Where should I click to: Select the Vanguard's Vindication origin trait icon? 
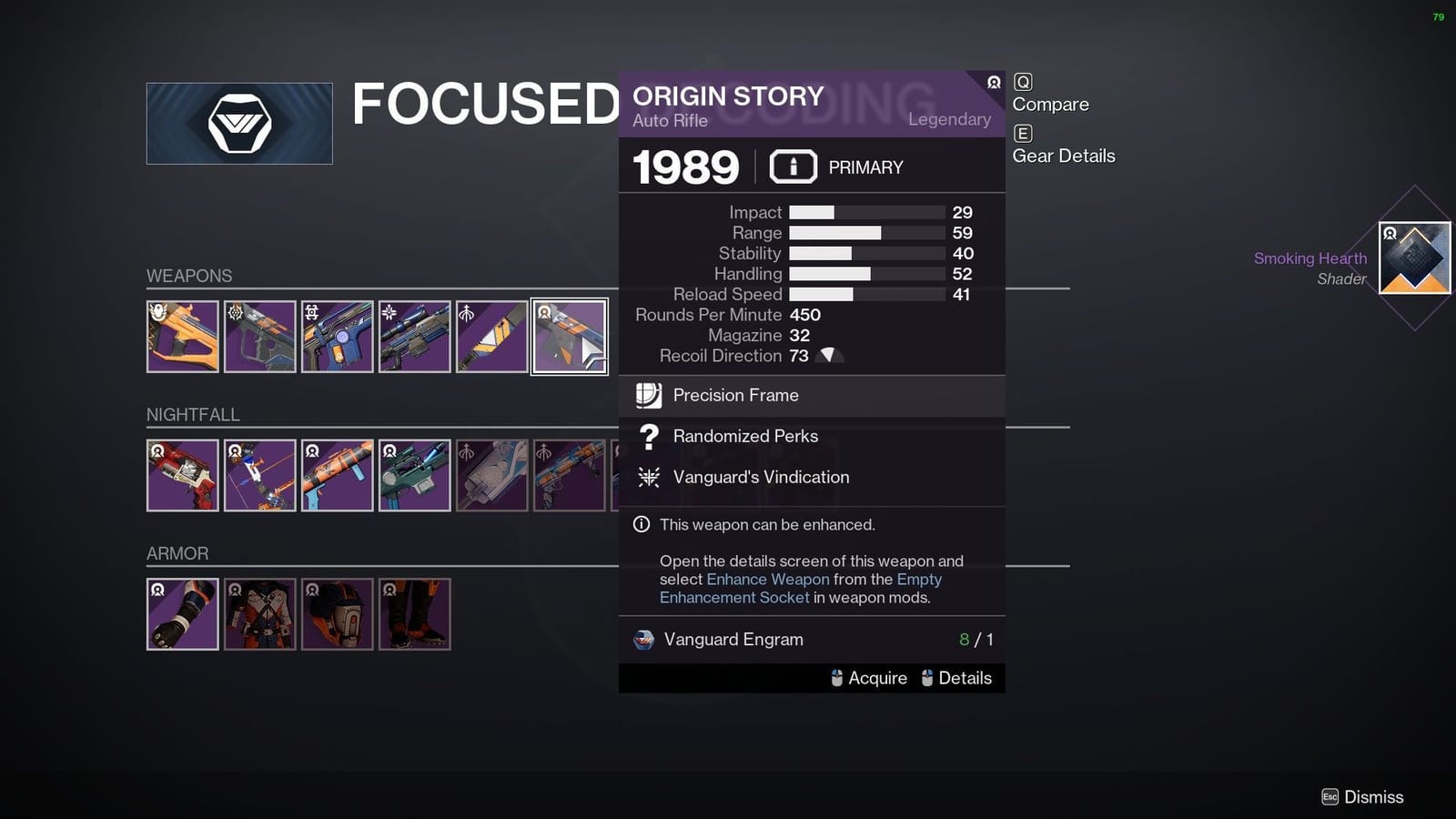[648, 477]
